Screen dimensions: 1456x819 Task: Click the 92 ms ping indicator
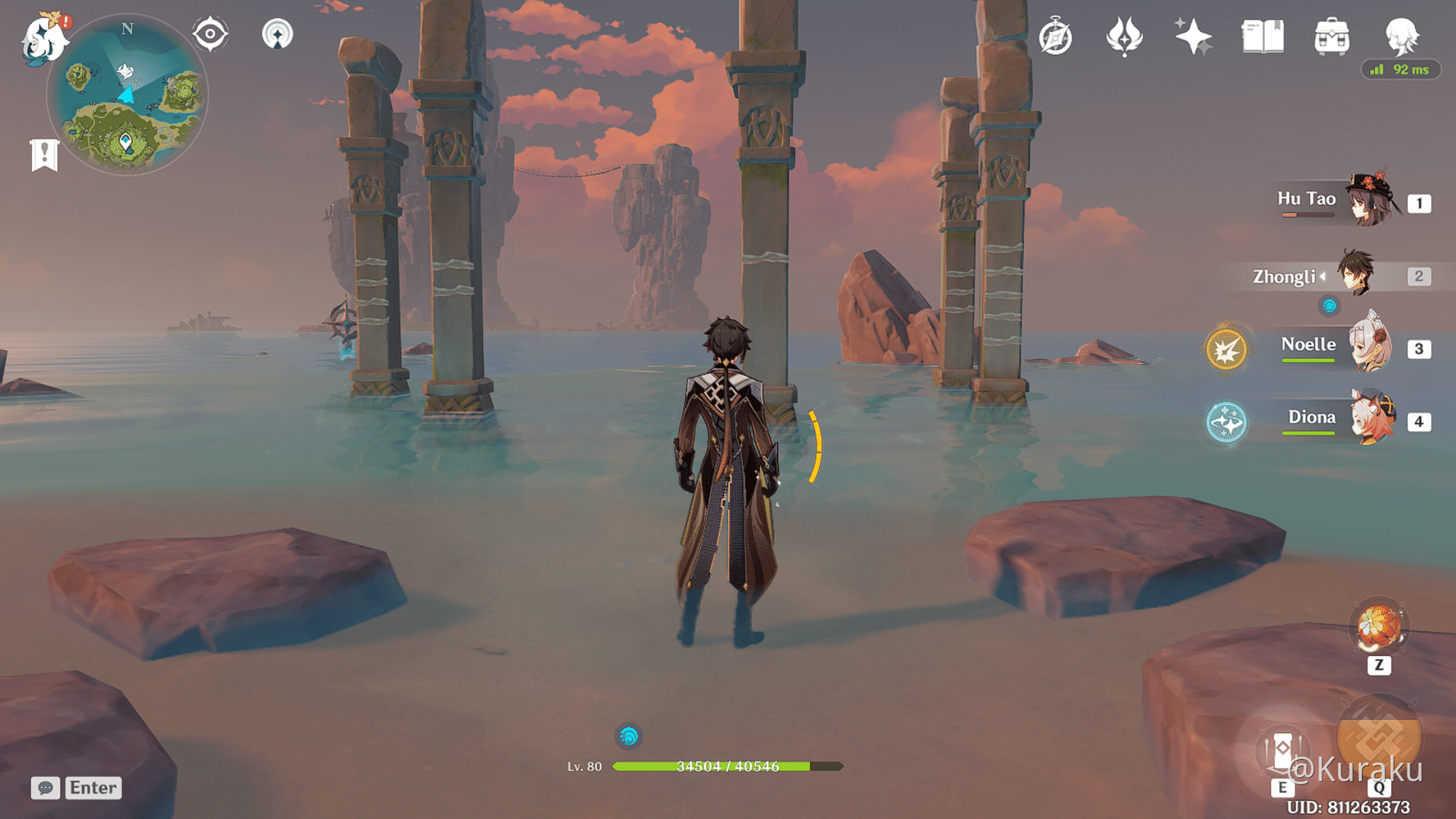click(1400, 70)
